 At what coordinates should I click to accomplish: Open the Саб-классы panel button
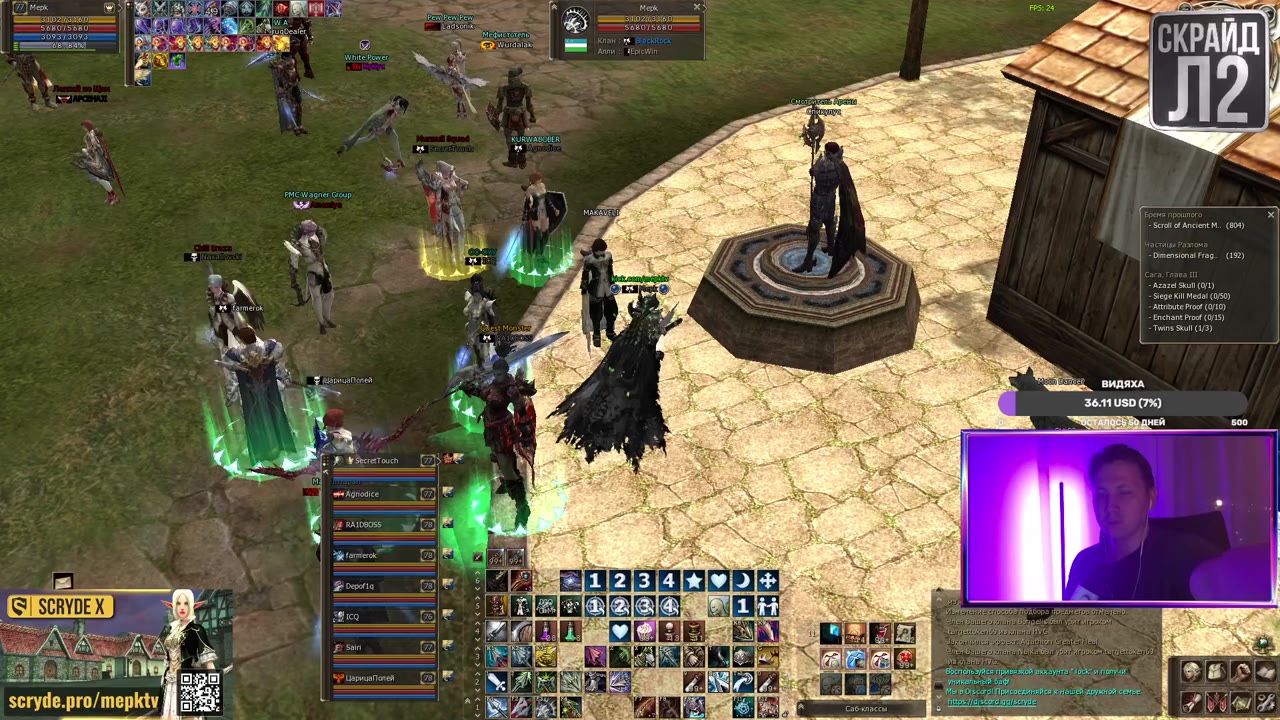(x=866, y=709)
